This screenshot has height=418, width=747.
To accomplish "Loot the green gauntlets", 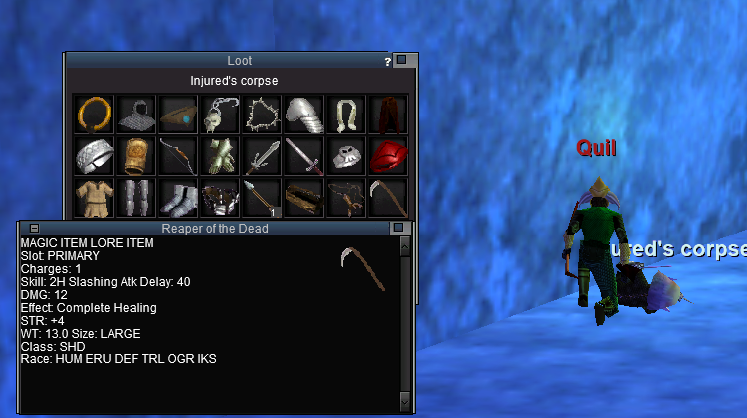I will point(219,156).
